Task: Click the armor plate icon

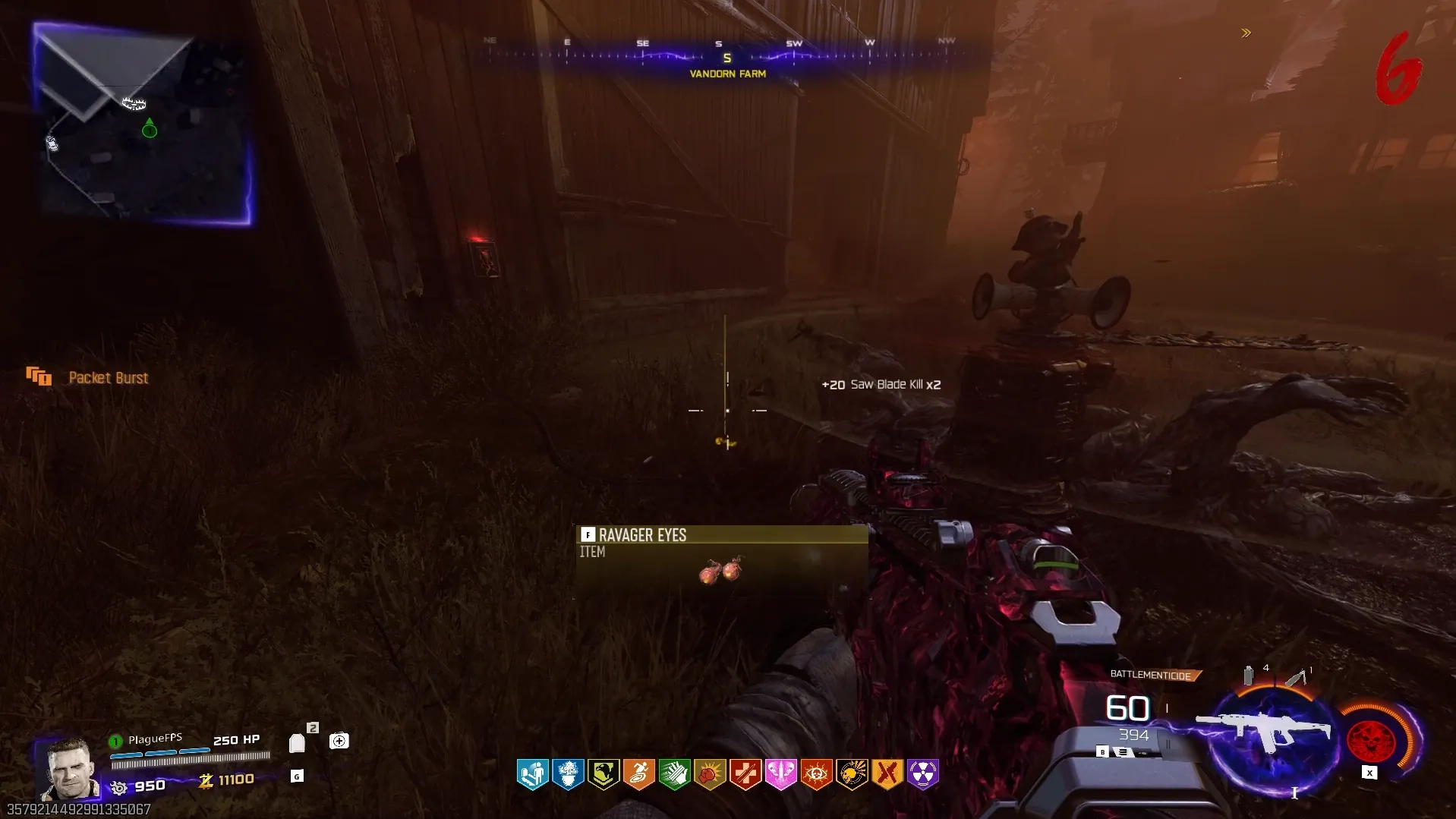Action: [x=297, y=743]
